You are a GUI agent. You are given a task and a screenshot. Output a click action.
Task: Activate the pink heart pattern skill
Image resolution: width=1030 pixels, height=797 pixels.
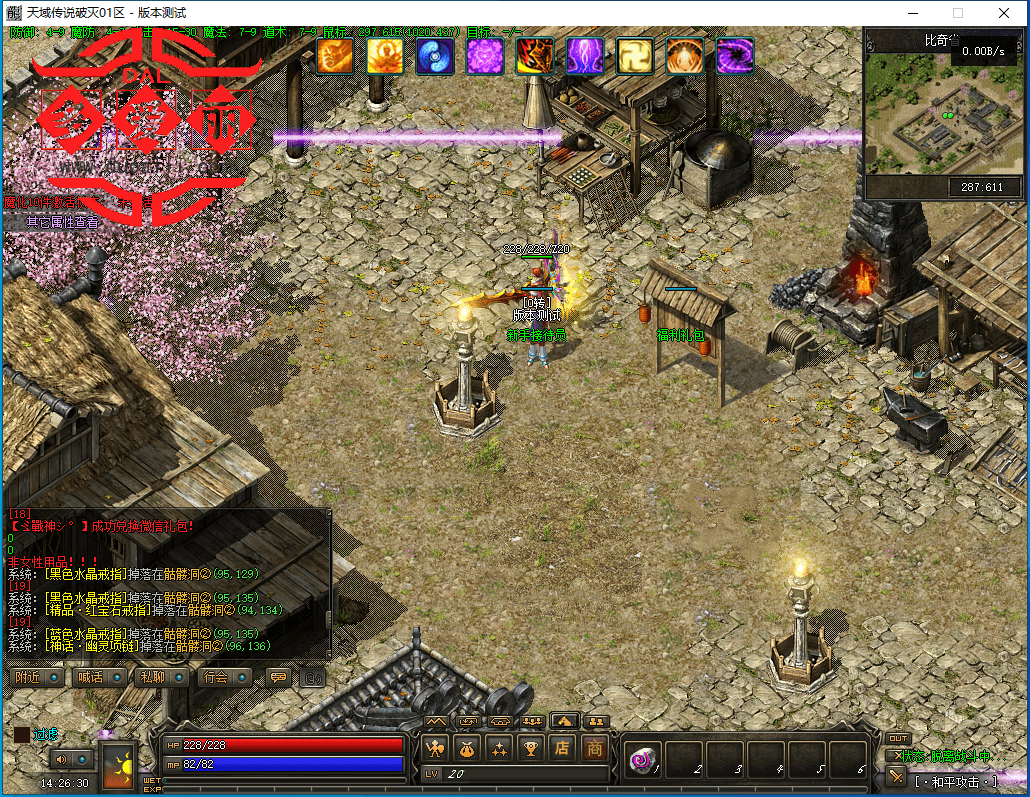485,56
